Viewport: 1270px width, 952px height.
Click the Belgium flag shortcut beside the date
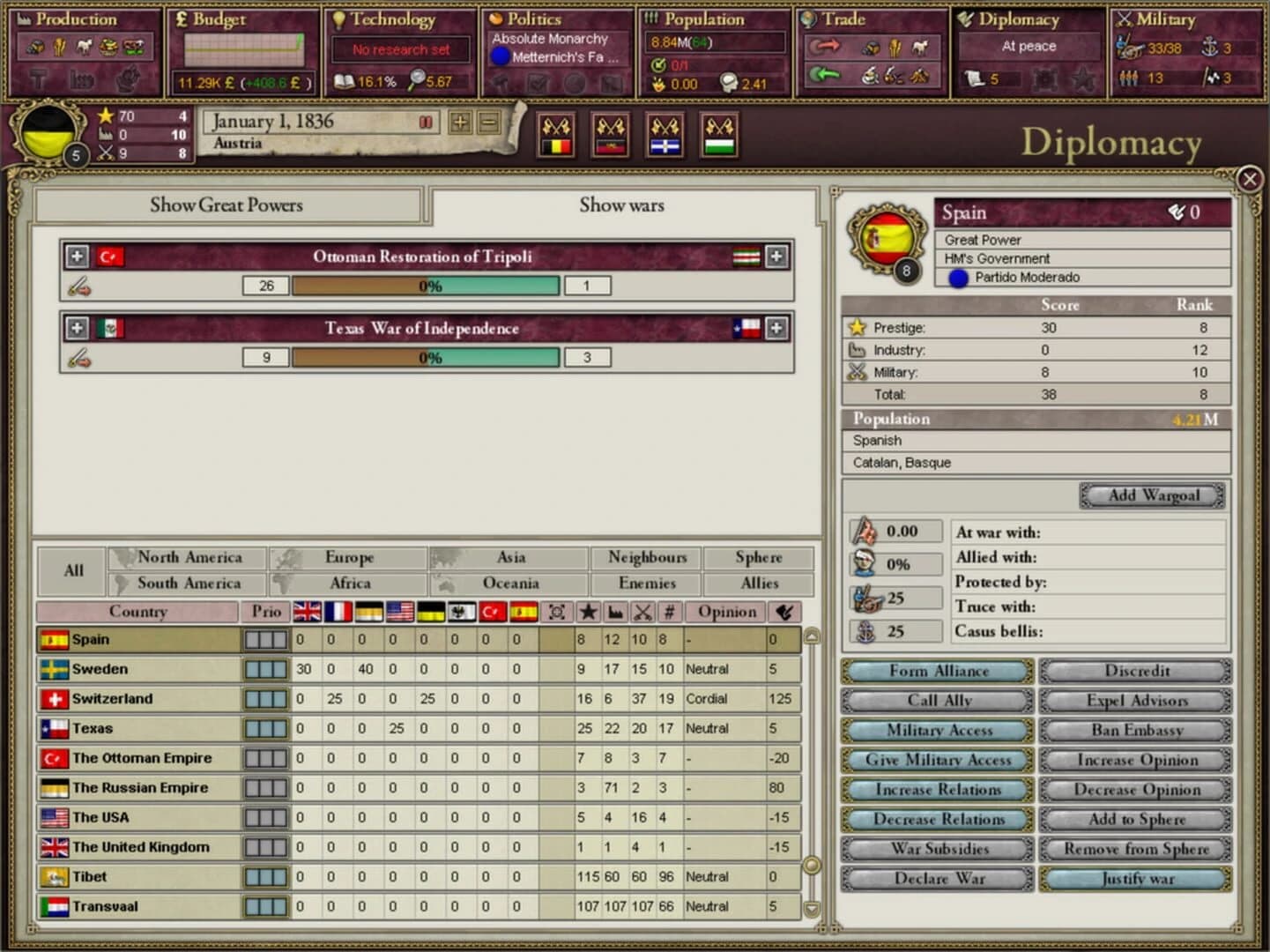tap(556, 135)
